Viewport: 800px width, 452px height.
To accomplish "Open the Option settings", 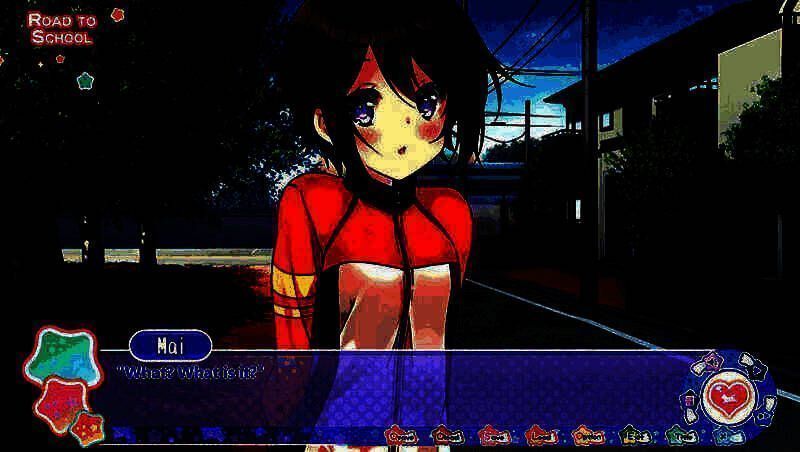I will [587, 435].
